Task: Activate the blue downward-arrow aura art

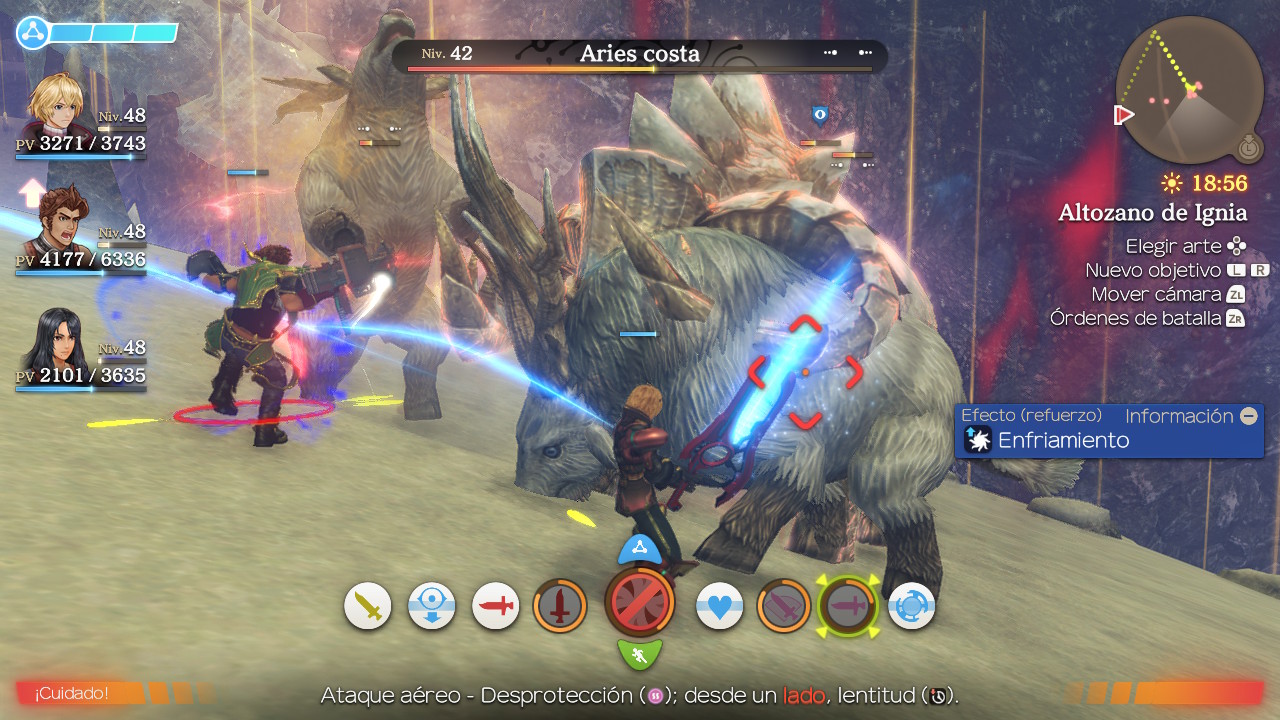Action: pos(432,606)
